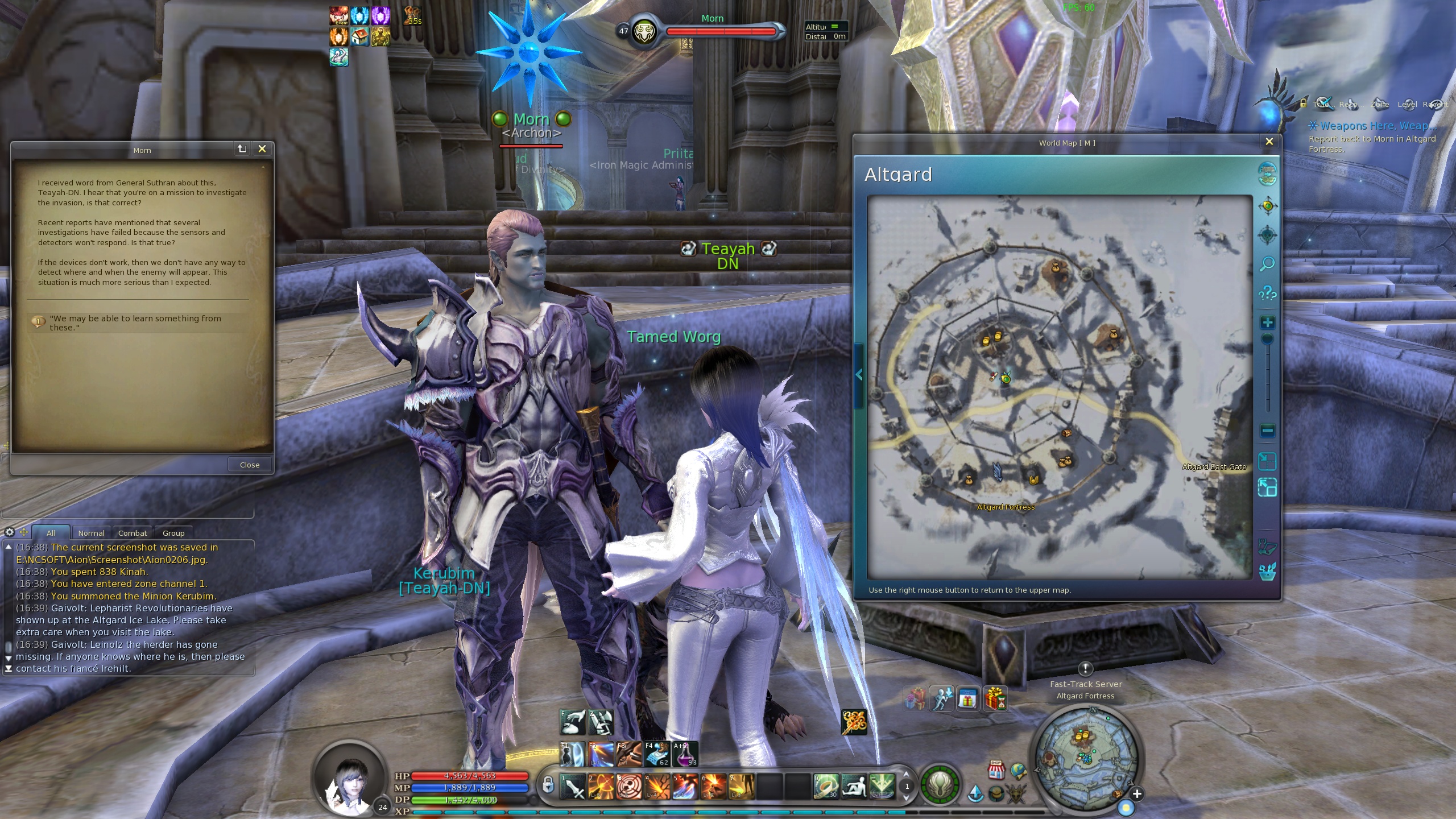Select the Normal chat tab
This screenshot has height=819, width=1456.
pyautogui.click(x=91, y=533)
